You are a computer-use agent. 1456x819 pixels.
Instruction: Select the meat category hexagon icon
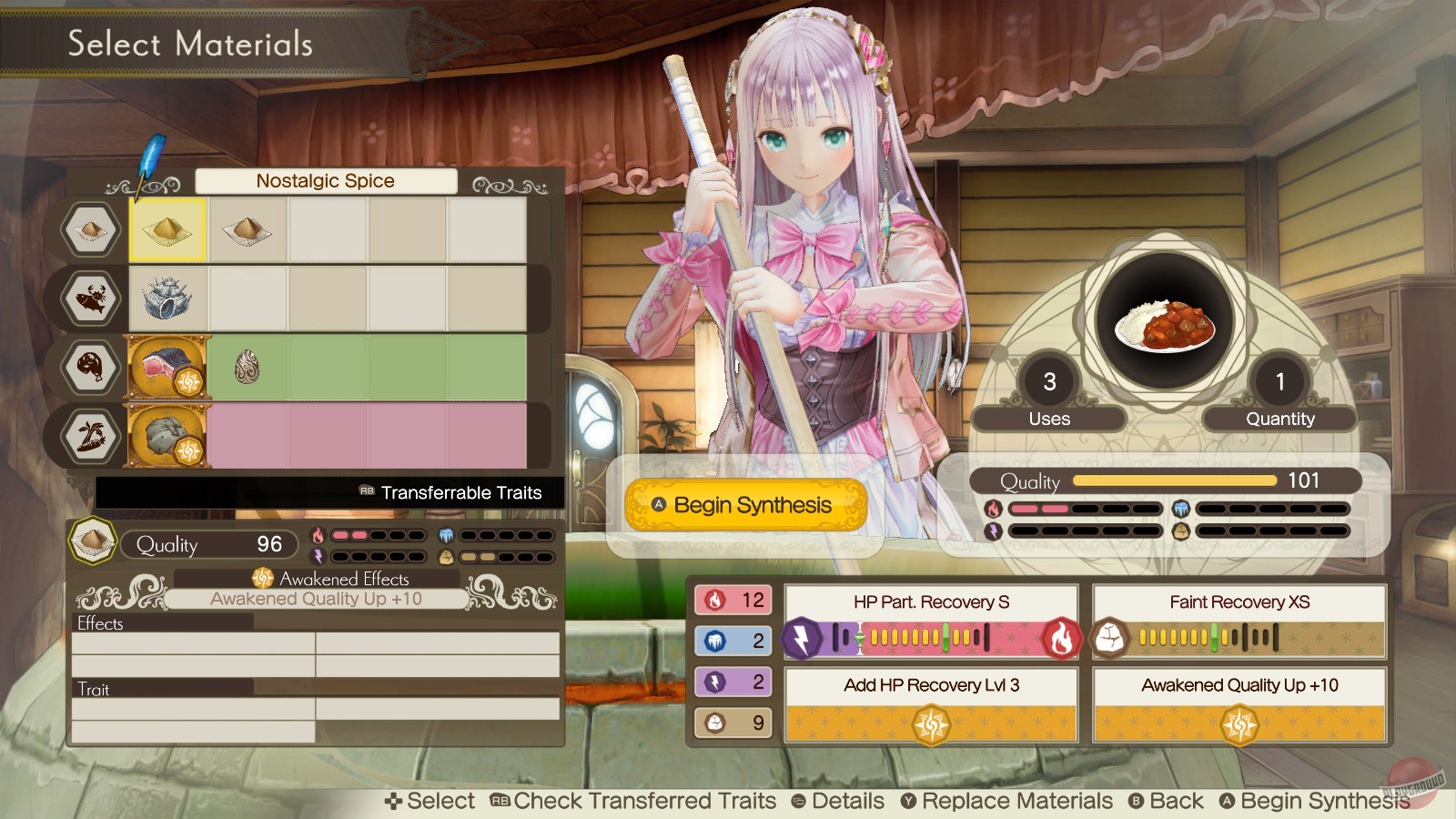(x=88, y=368)
